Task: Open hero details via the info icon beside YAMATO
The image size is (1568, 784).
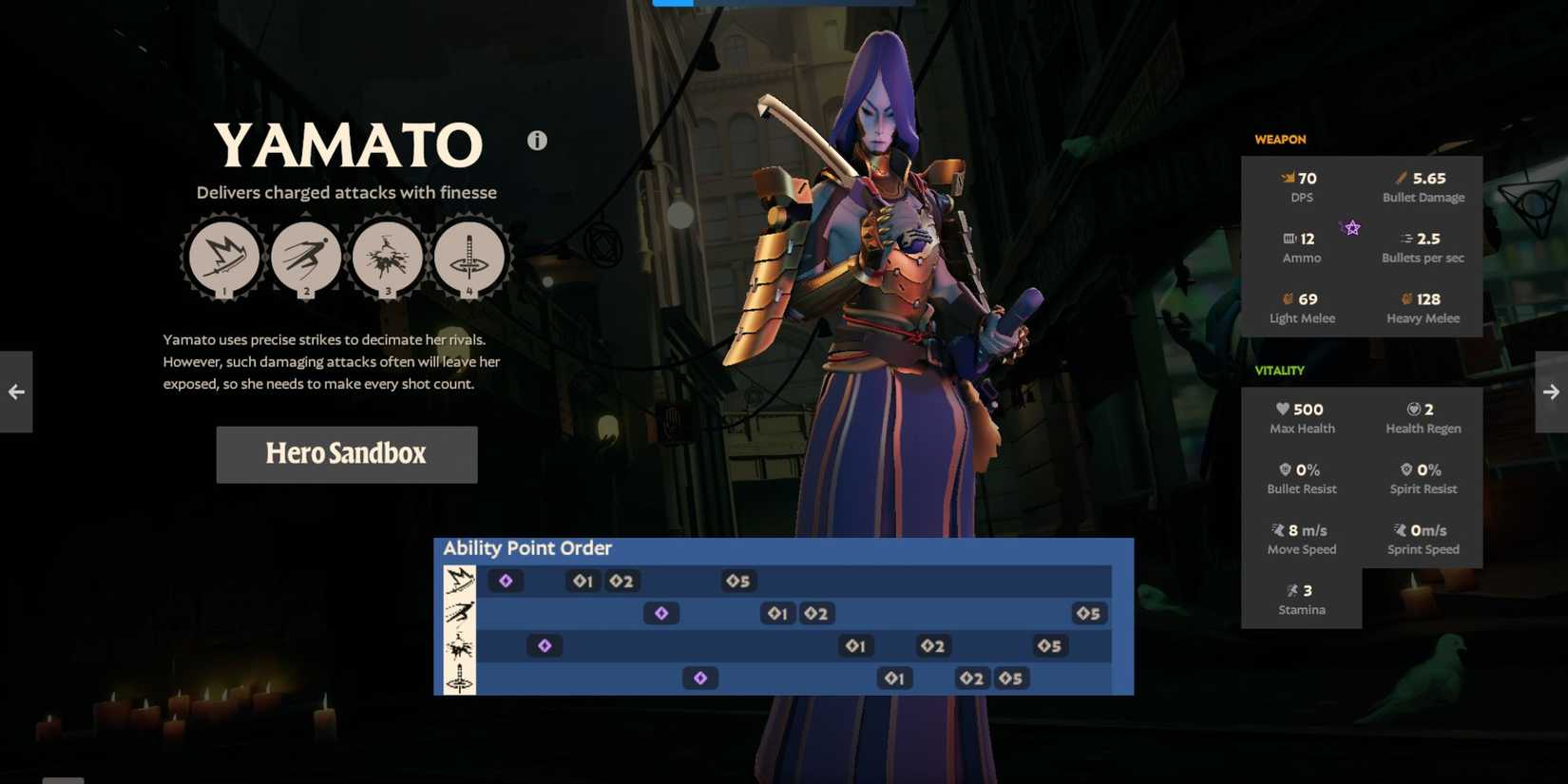Action: pyautogui.click(x=535, y=140)
